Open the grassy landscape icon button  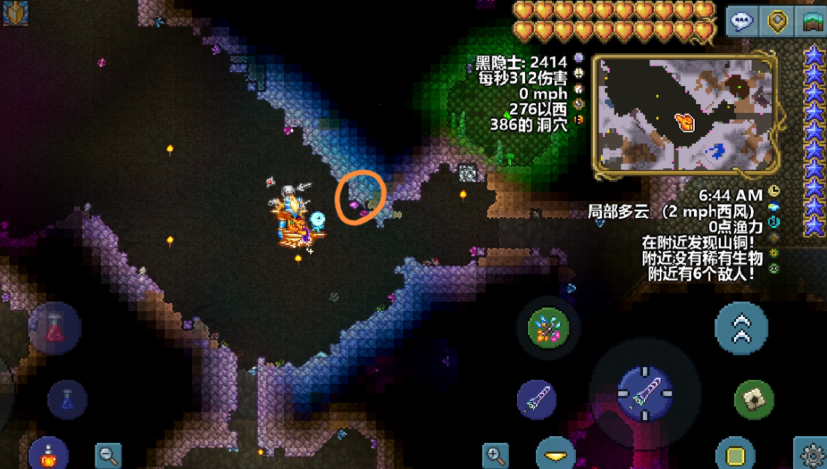coord(812,20)
